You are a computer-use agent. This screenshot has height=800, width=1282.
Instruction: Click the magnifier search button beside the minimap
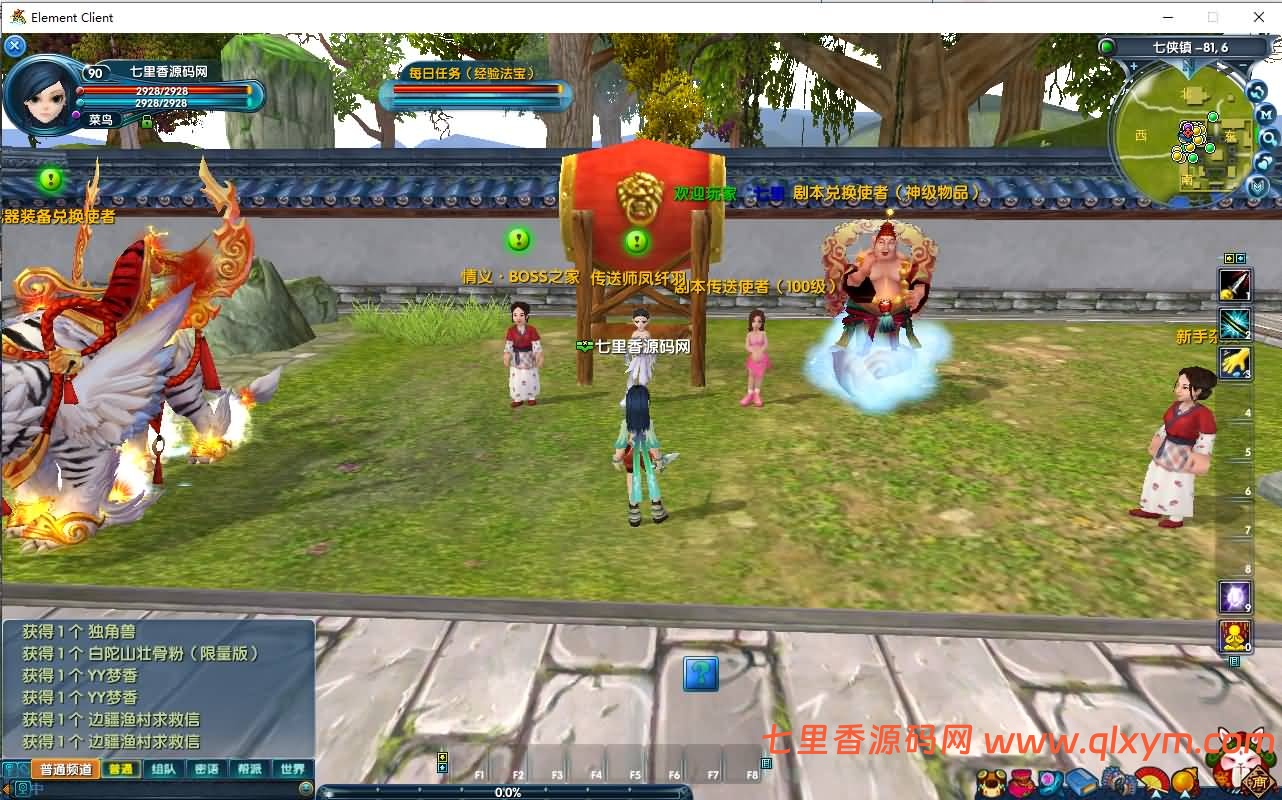(1267, 137)
